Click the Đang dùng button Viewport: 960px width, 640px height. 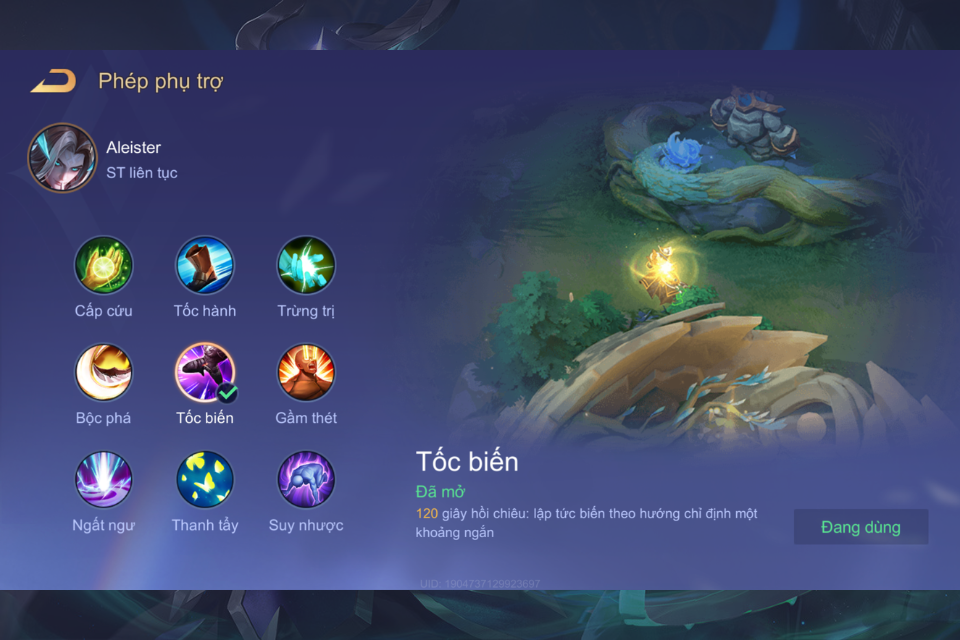pyautogui.click(x=861, y=527)
